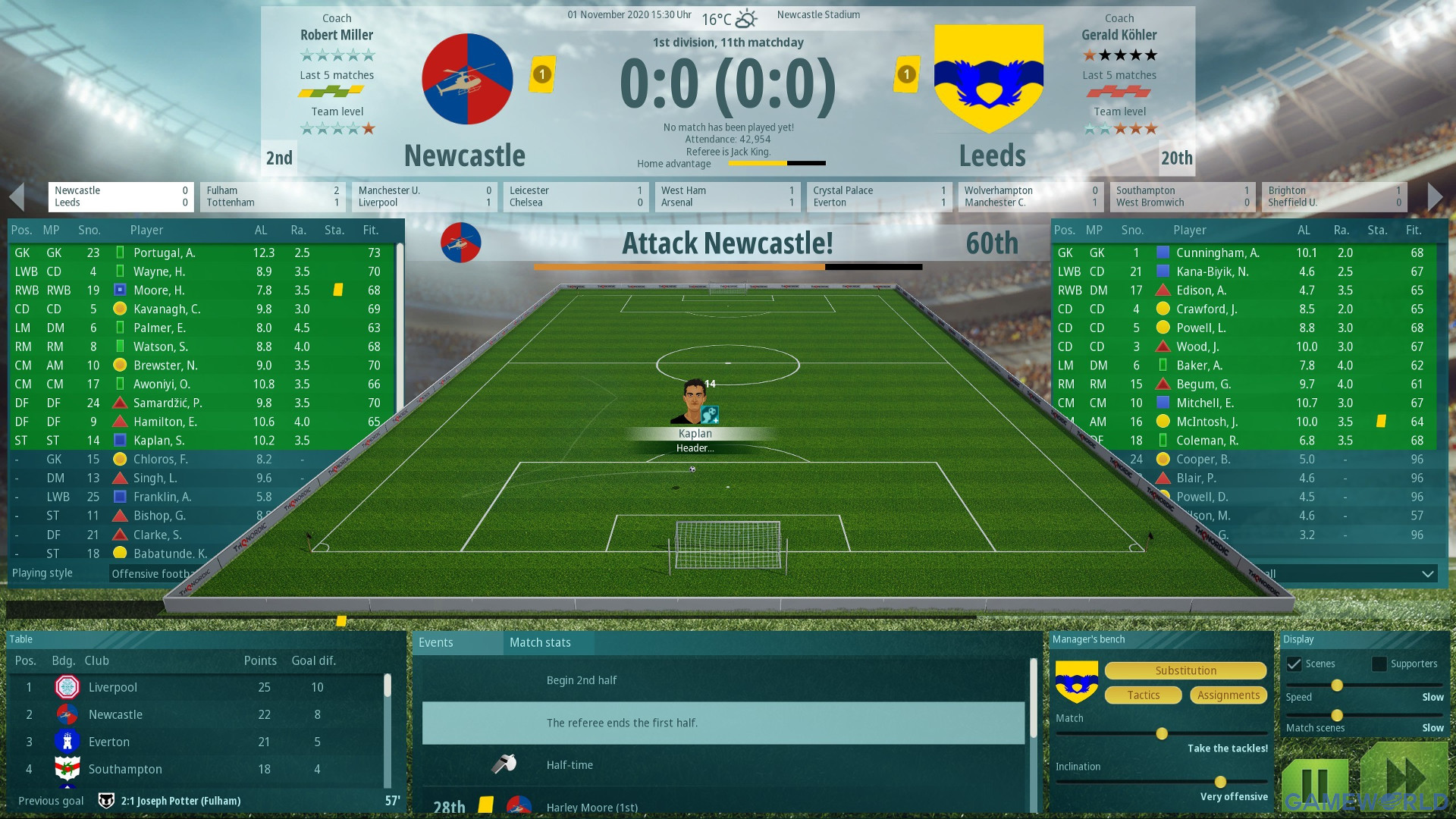Click the Newcastle club logo at the top
Image resolution: width=1456 pixels, height=819 pixels.
tap(467, 79)
